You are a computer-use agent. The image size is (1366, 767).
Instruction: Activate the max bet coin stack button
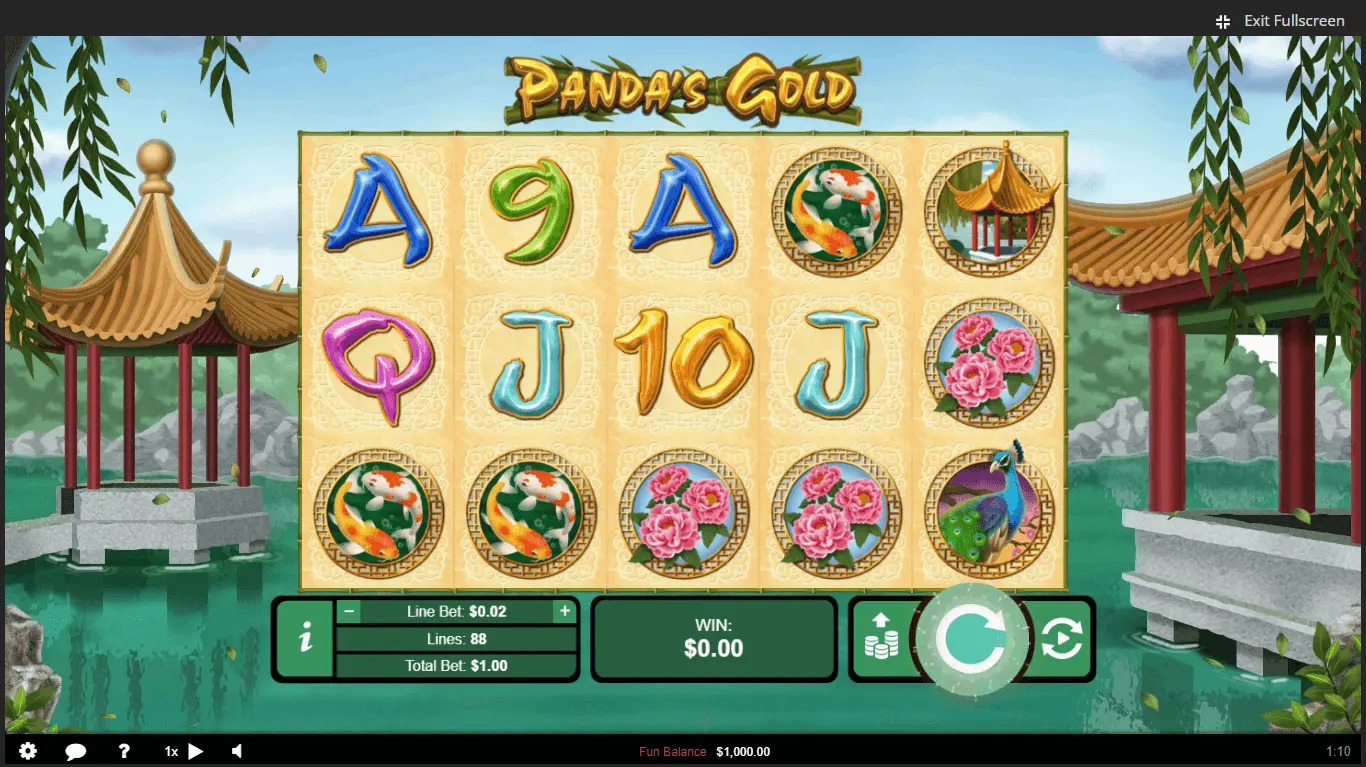(881, 638)
